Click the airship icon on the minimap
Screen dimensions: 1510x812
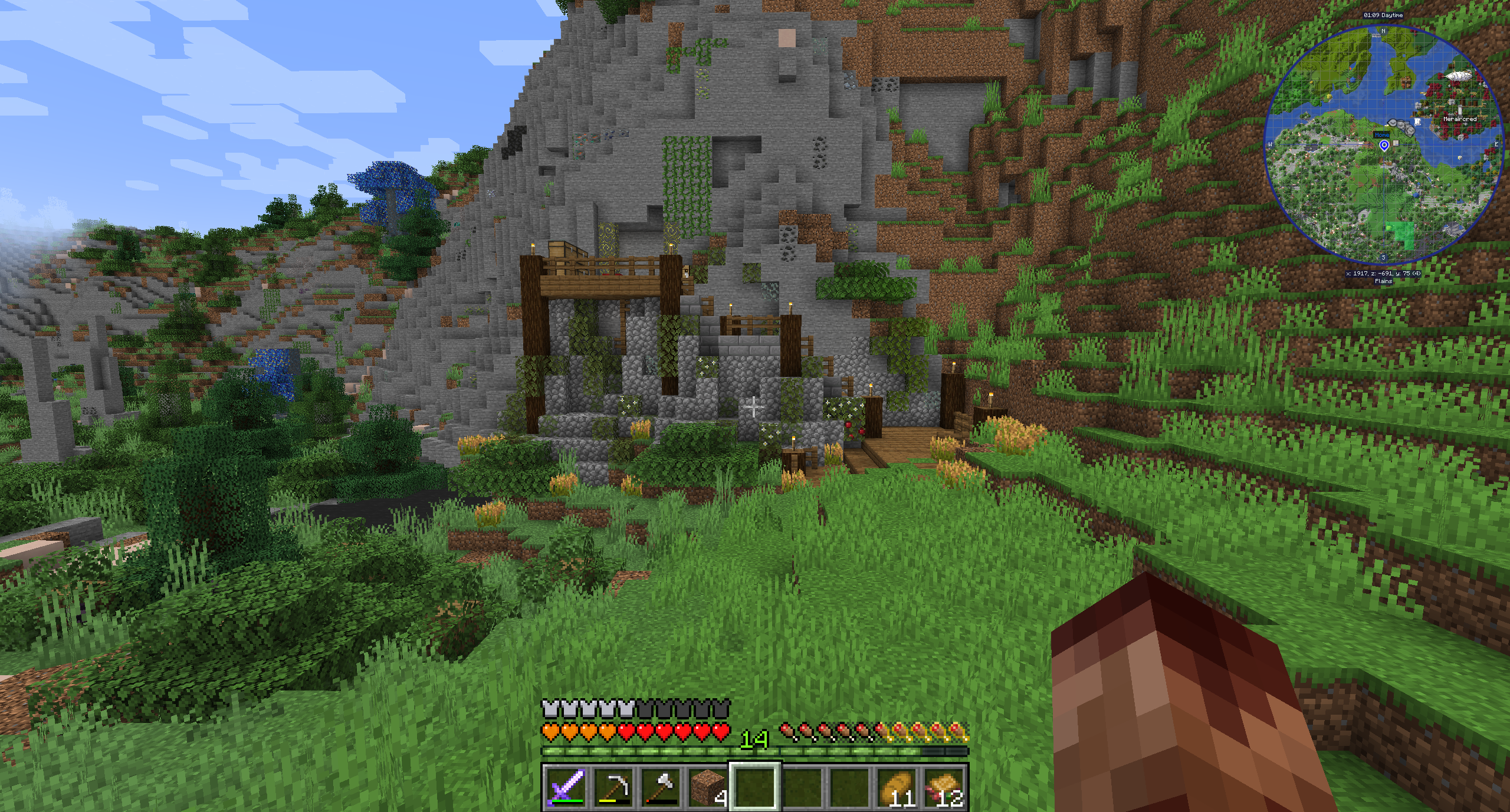(x=1459, y=75)
